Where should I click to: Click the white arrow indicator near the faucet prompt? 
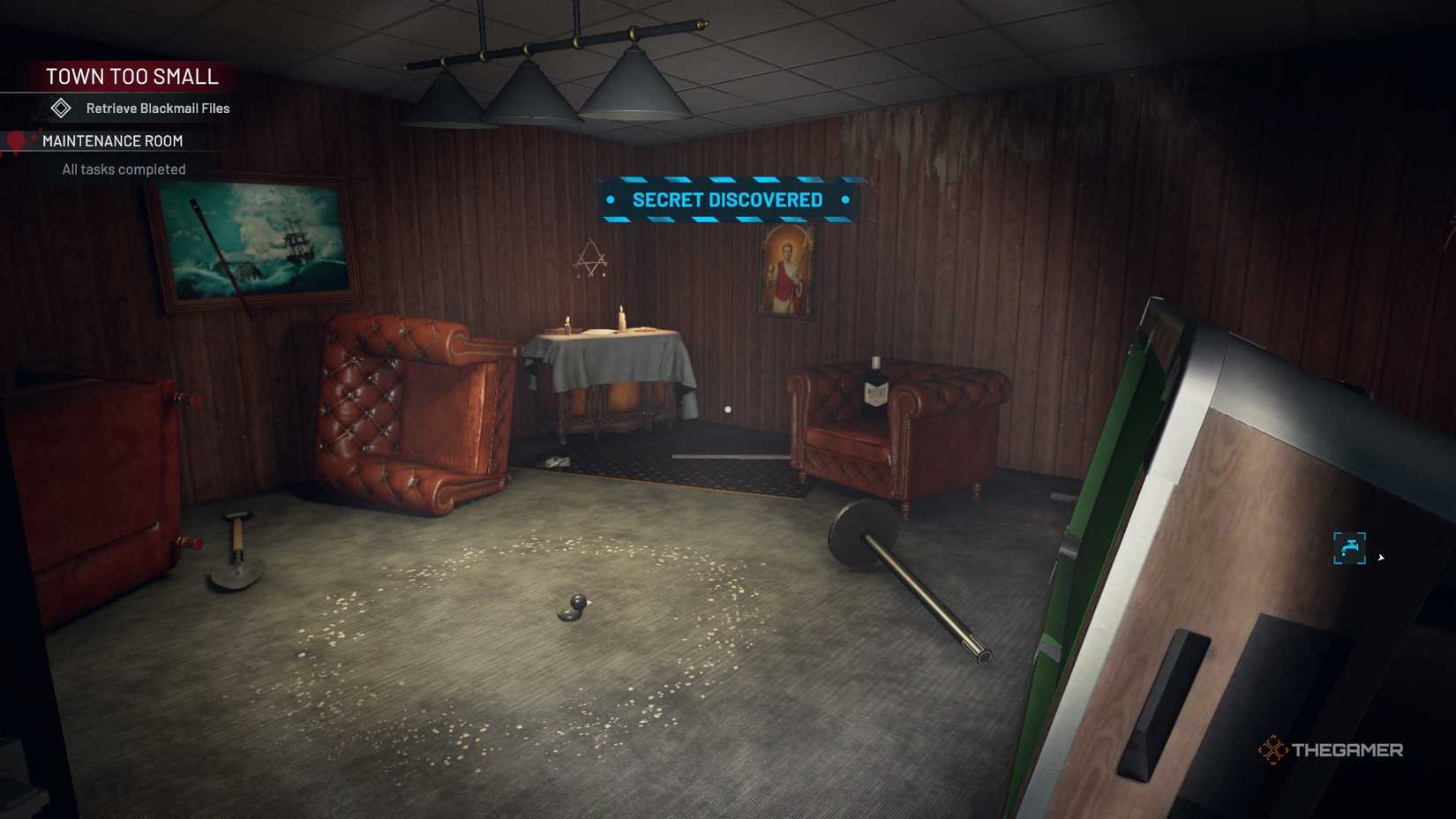point(1382,558)
